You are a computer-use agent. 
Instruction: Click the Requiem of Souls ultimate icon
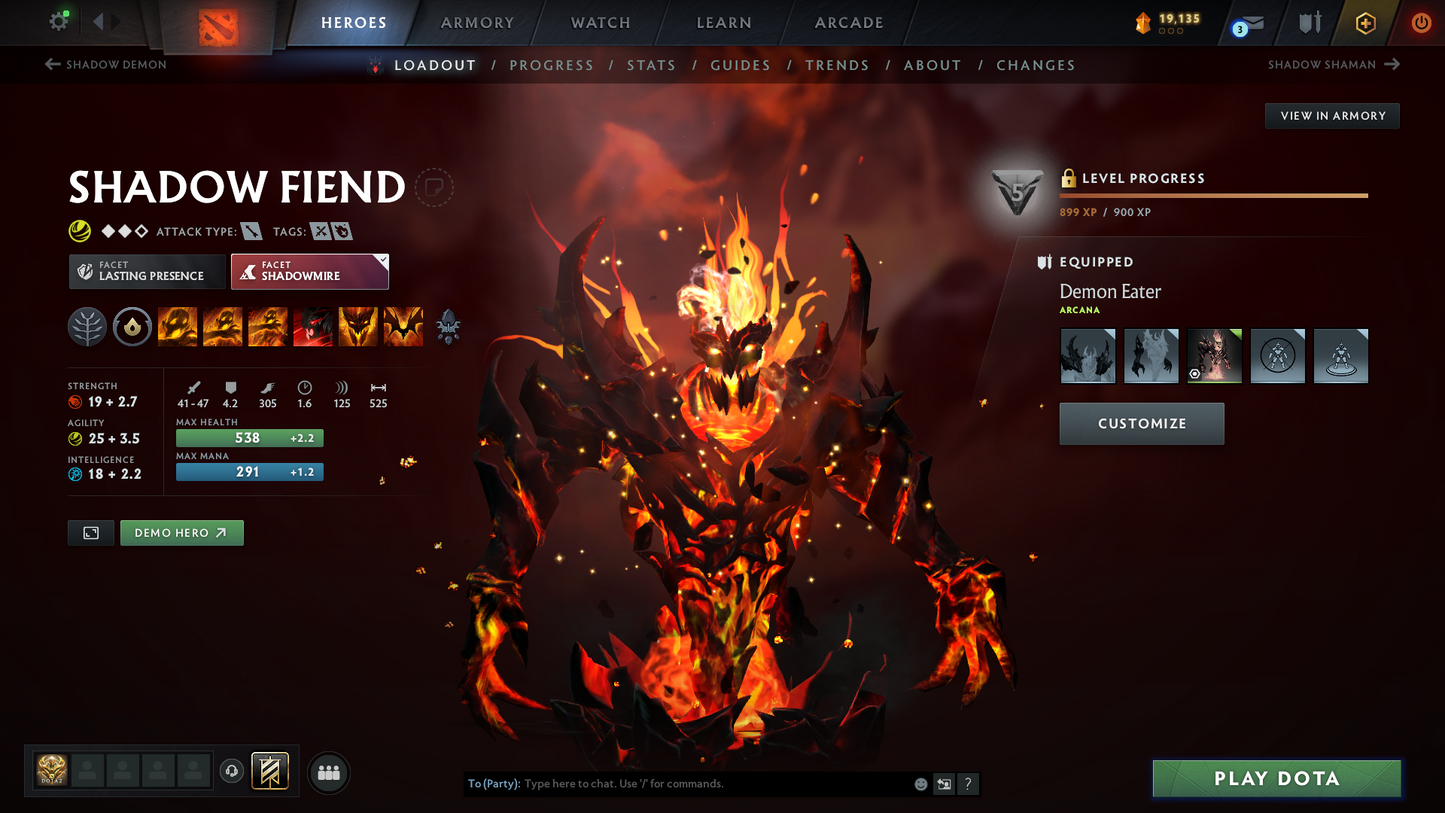[x=403, y=326]
